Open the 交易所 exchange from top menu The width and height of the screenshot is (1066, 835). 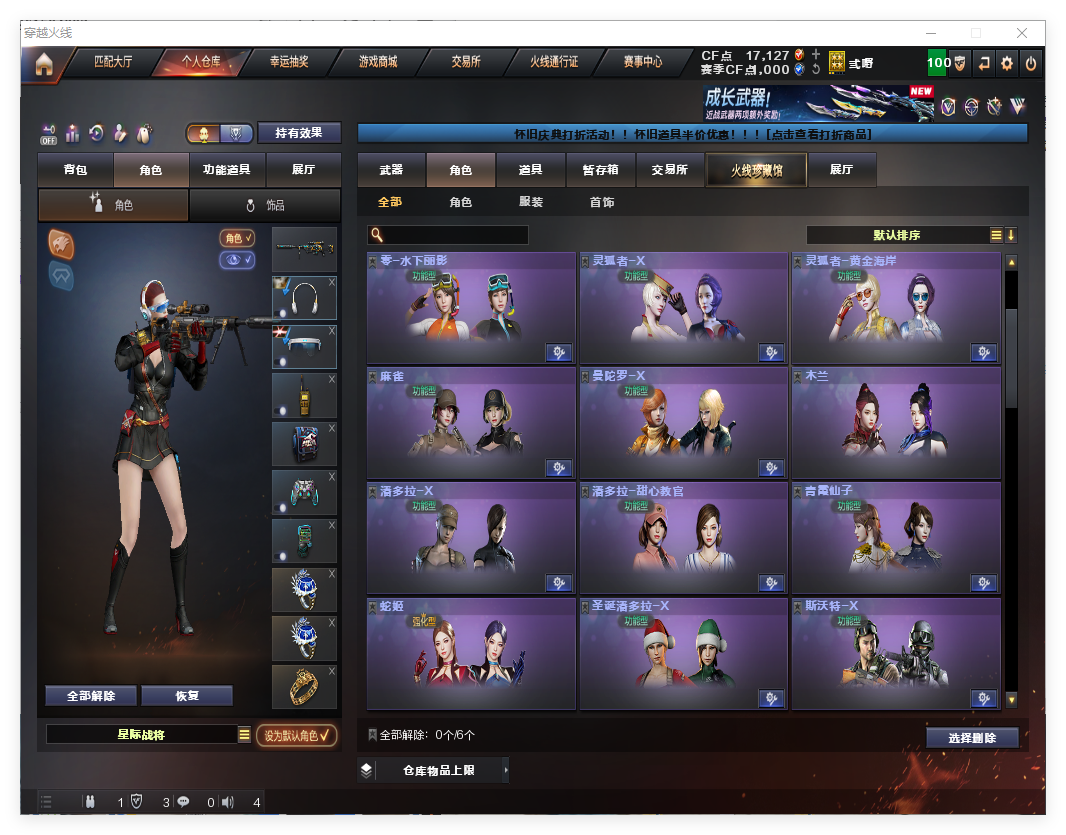click(x=466, y=62)
